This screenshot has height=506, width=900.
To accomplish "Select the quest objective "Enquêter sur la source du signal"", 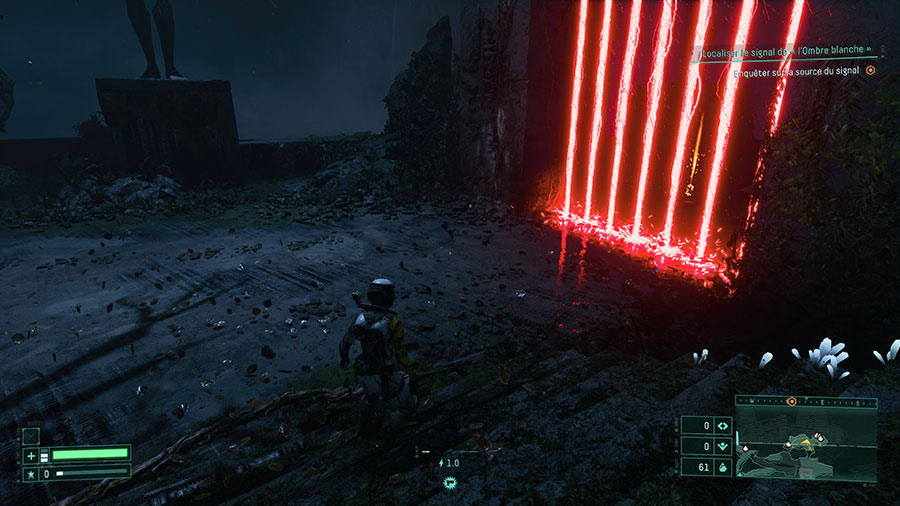I will (797, 71).
